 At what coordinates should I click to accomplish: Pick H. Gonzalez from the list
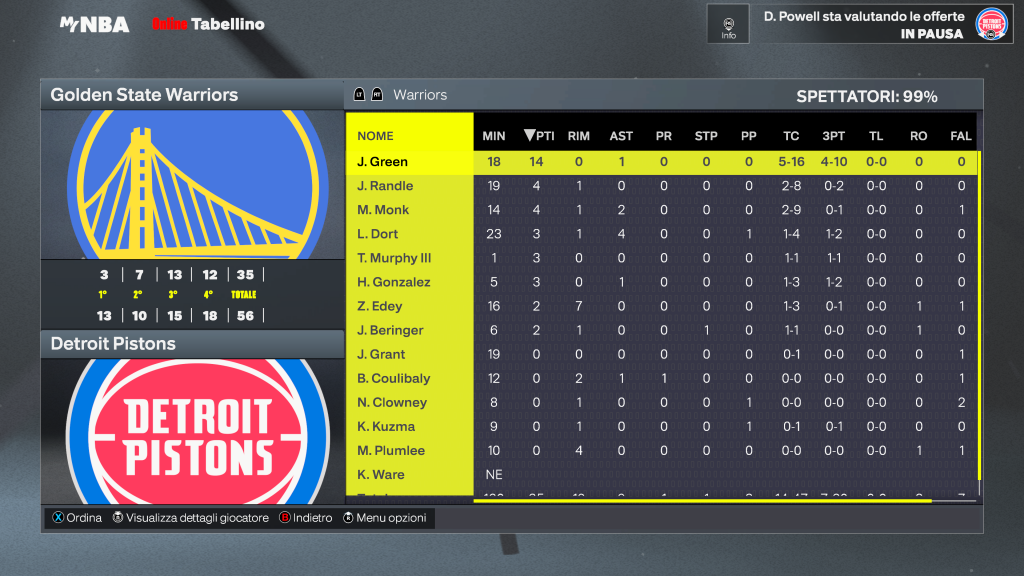(393, 282)
